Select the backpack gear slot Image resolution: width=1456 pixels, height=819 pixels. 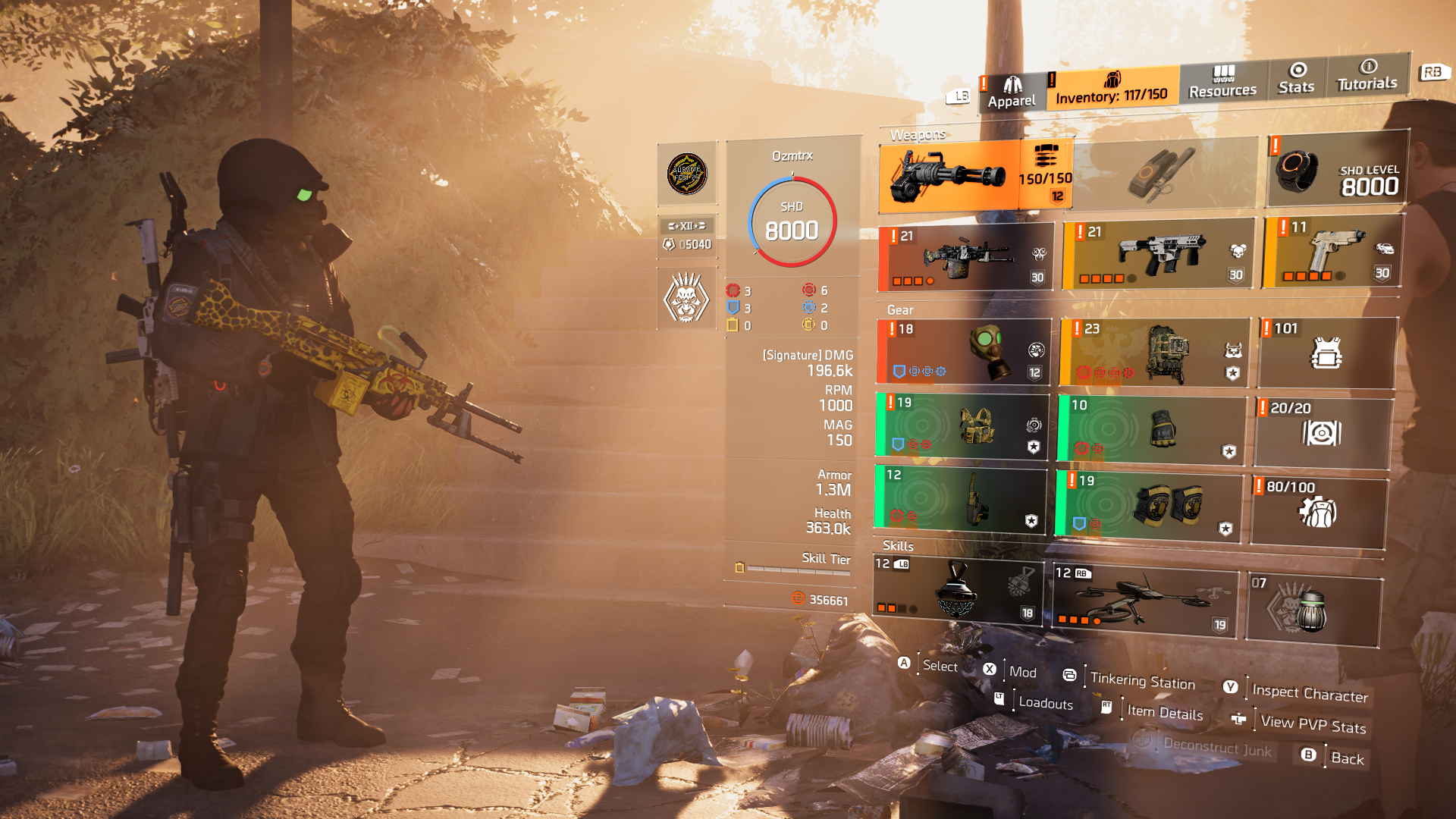coord(1154,352)
